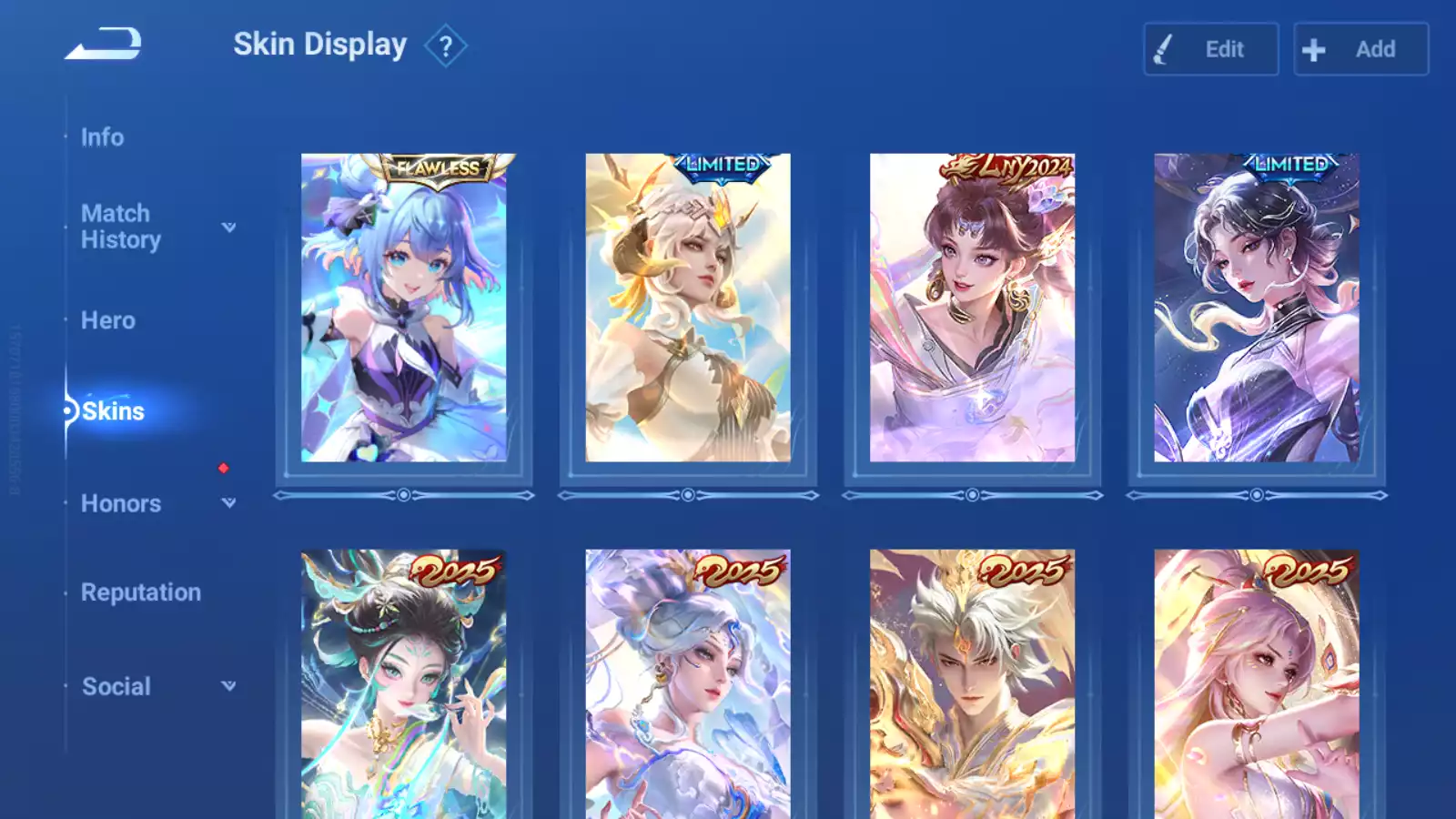Expand the Match History dropdown arrow
The width and height of the screenshot is (1456, 819).
pos(229,227)
